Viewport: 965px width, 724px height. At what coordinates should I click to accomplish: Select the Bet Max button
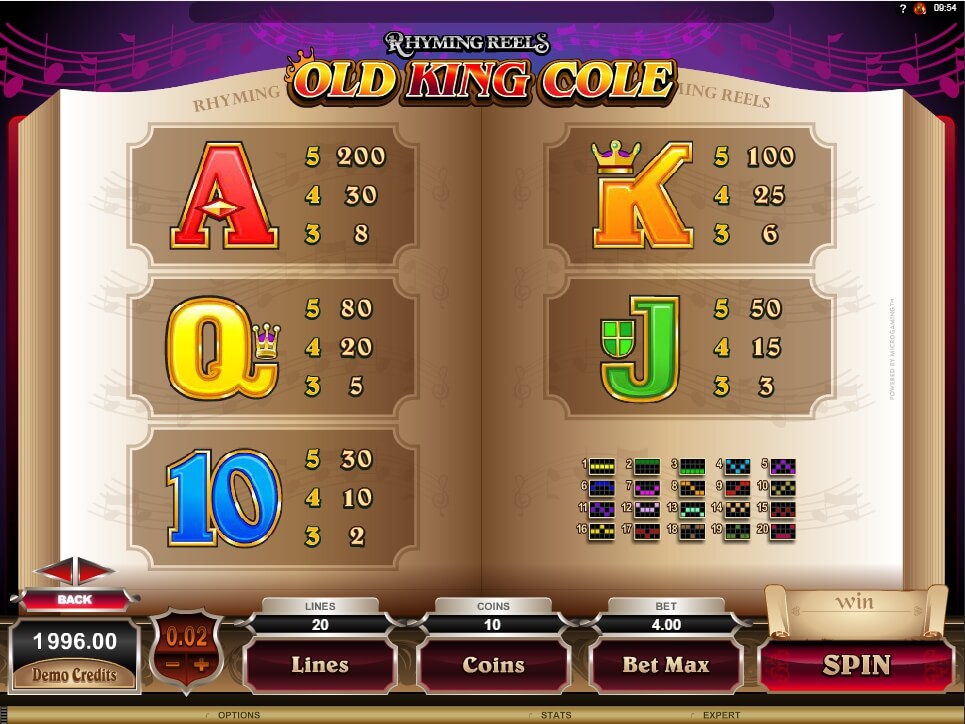[665, 665]
